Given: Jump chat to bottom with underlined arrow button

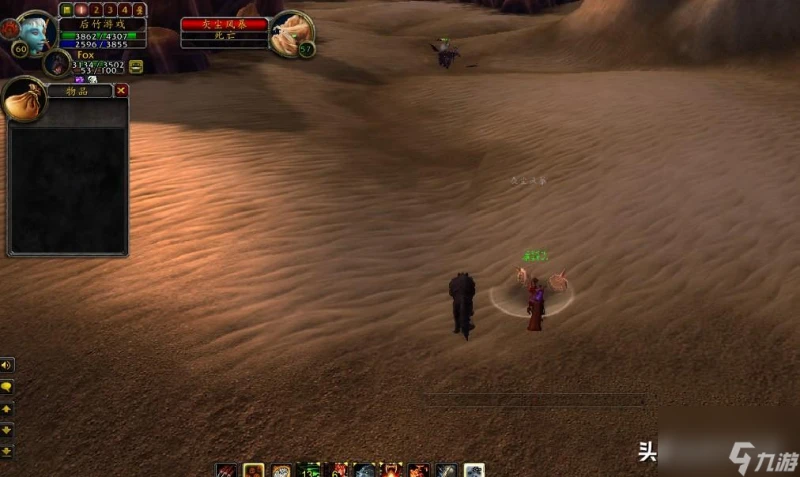Looking at the screenshot, I should [7, 451].
